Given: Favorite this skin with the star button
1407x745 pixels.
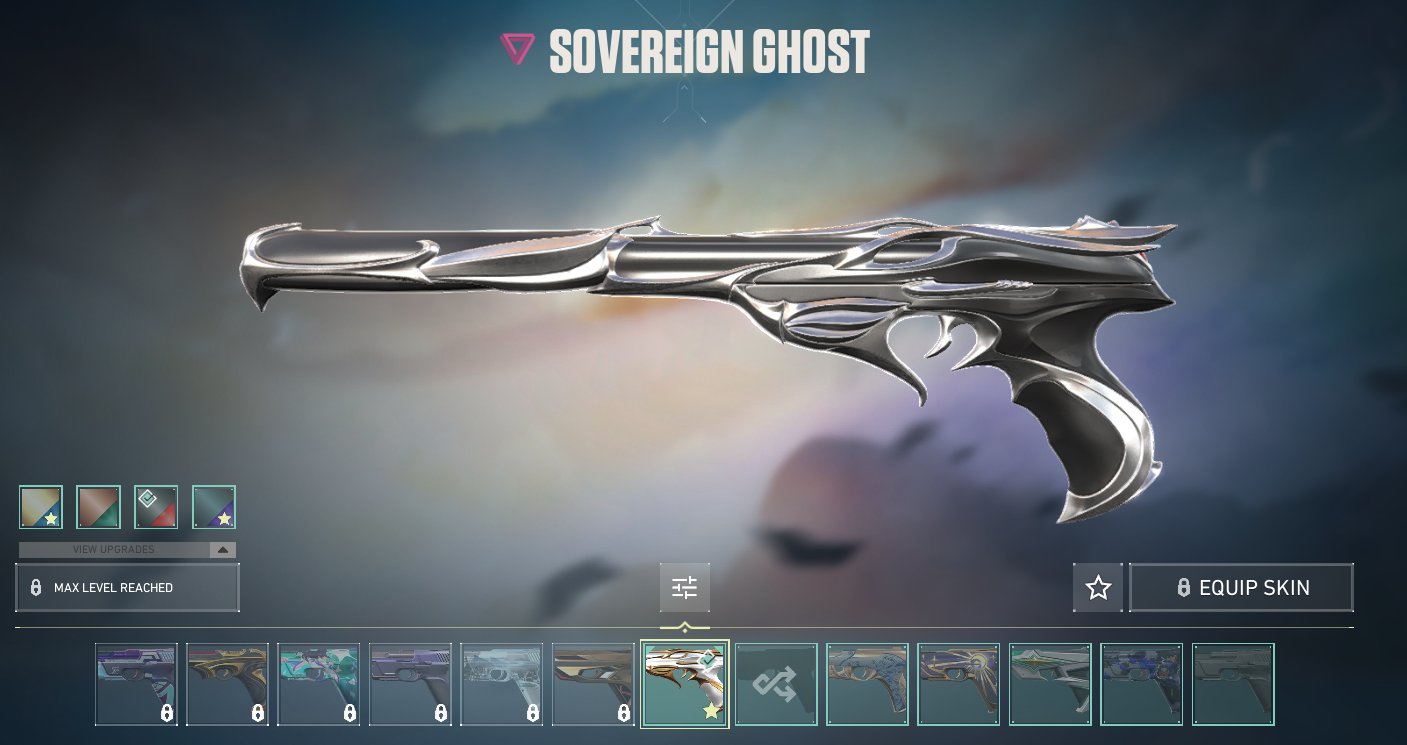Looking at the screenshot, I should tap(1098, 588).
